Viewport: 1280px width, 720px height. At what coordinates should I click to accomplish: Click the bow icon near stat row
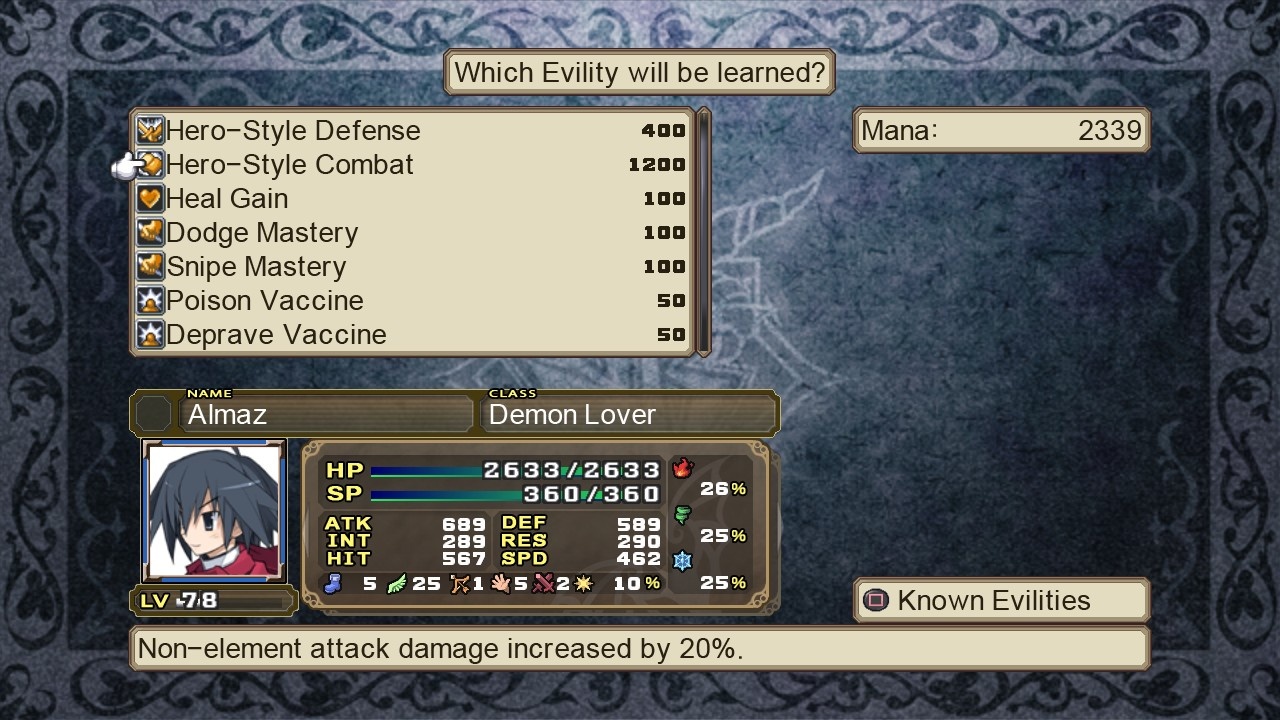coord(459,583)
